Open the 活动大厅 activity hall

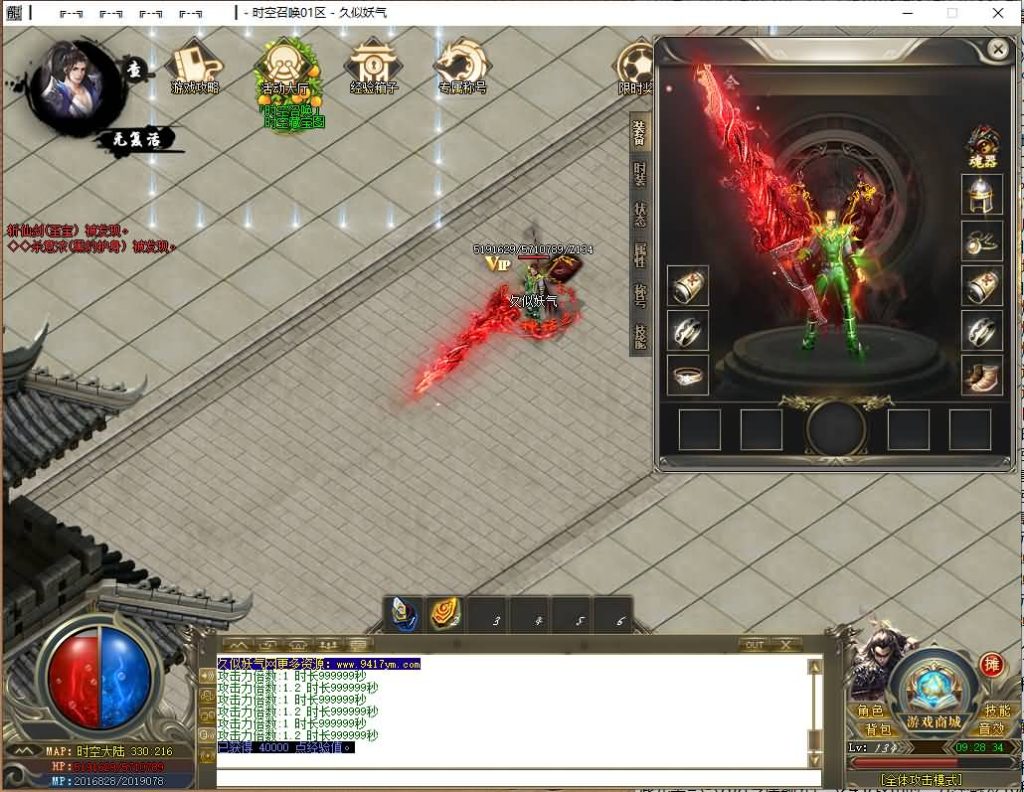click(286, 72)
